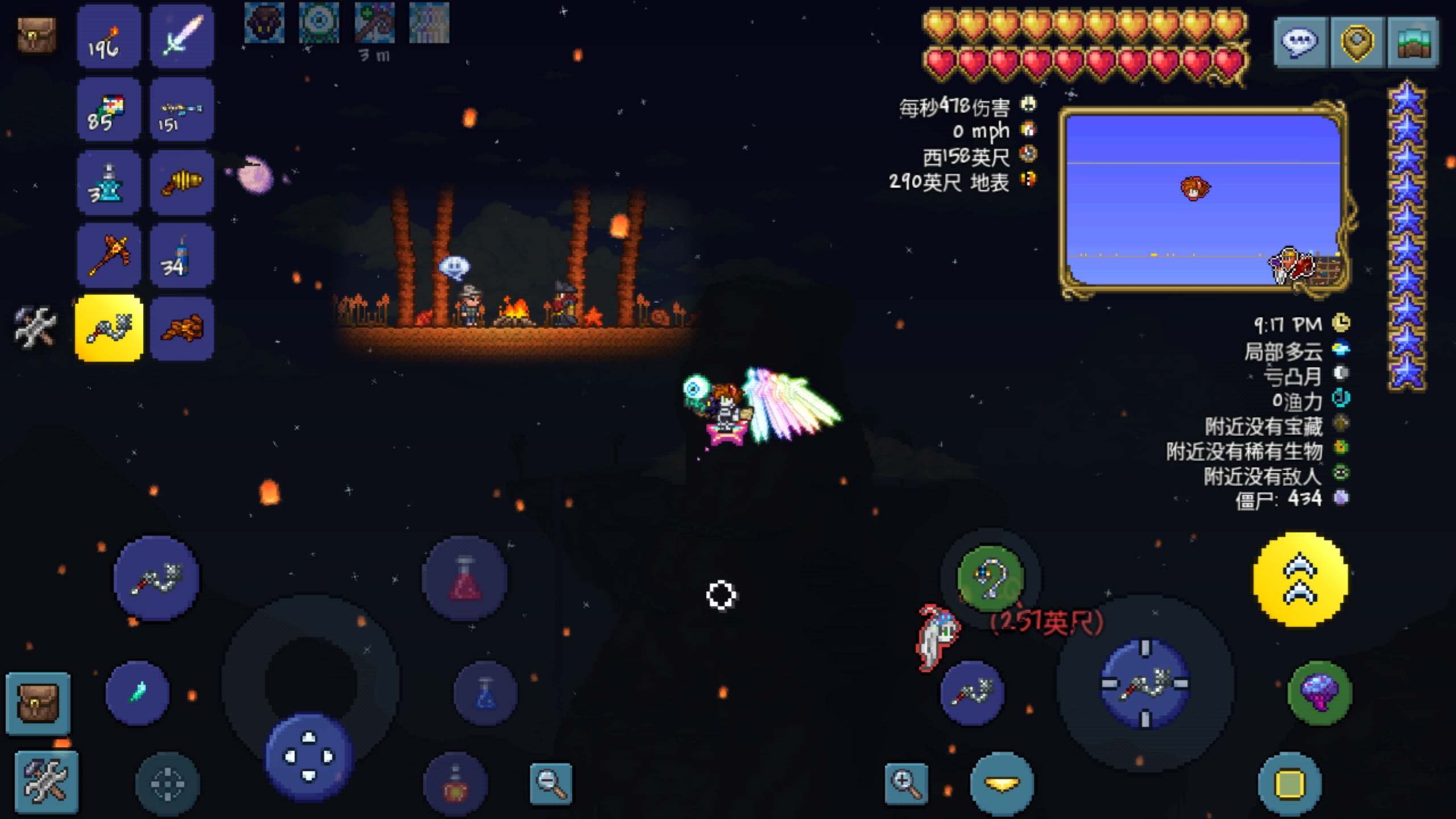Zoom out with the minus magnifier
Viewport: 1456px width, 819px height.
tap(551, 784)
